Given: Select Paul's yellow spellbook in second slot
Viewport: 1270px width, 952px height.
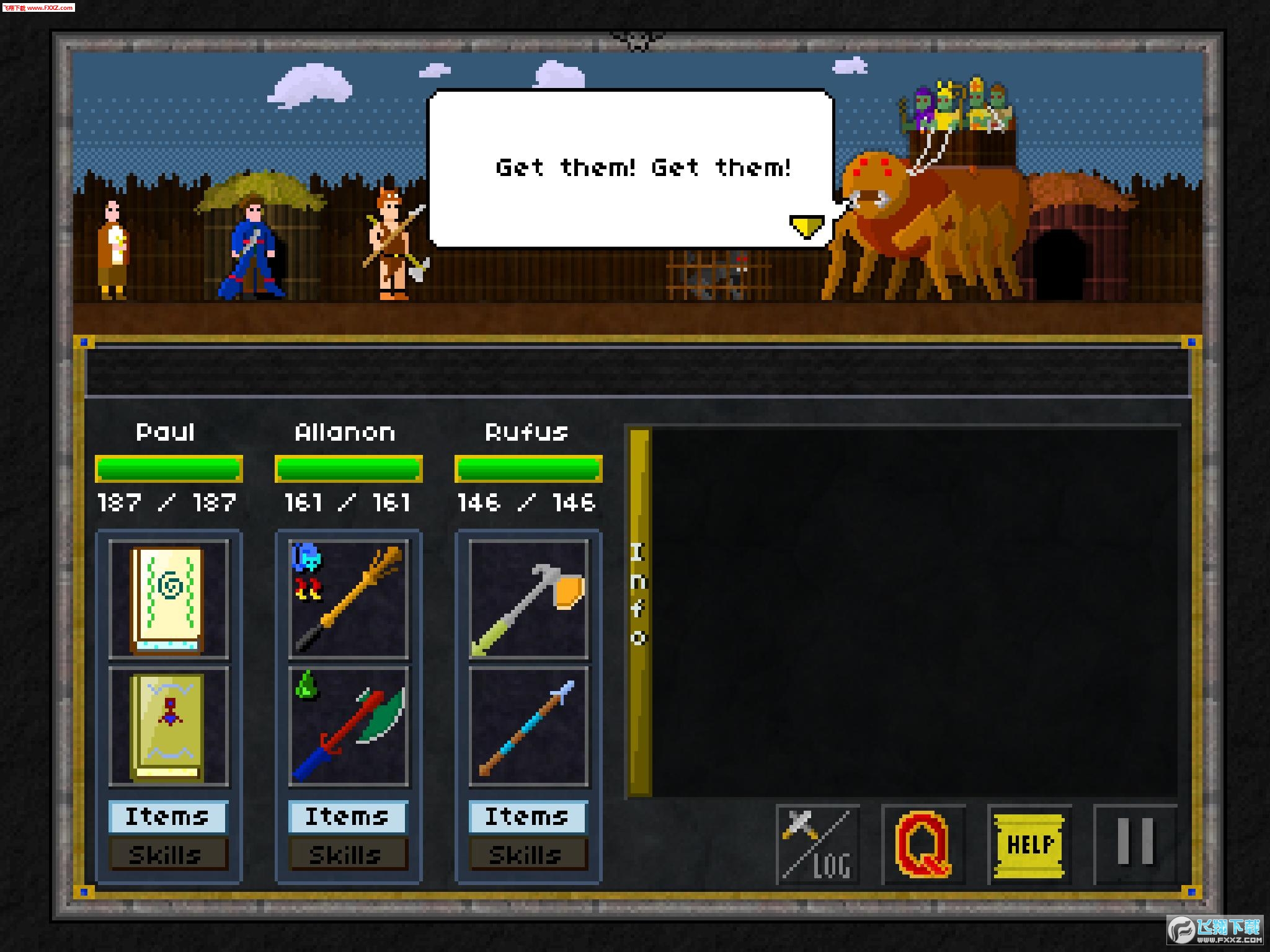Looking at the screenshot, I should (x=169, y=726).
